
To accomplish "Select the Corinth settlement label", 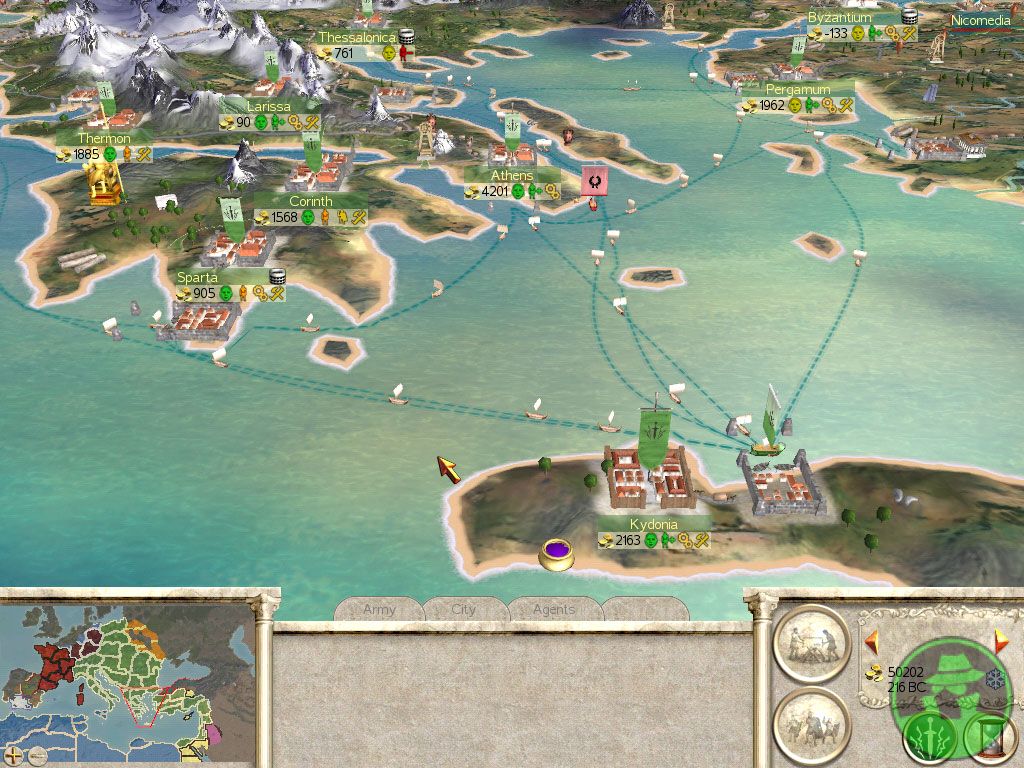I will click(310, 201).
